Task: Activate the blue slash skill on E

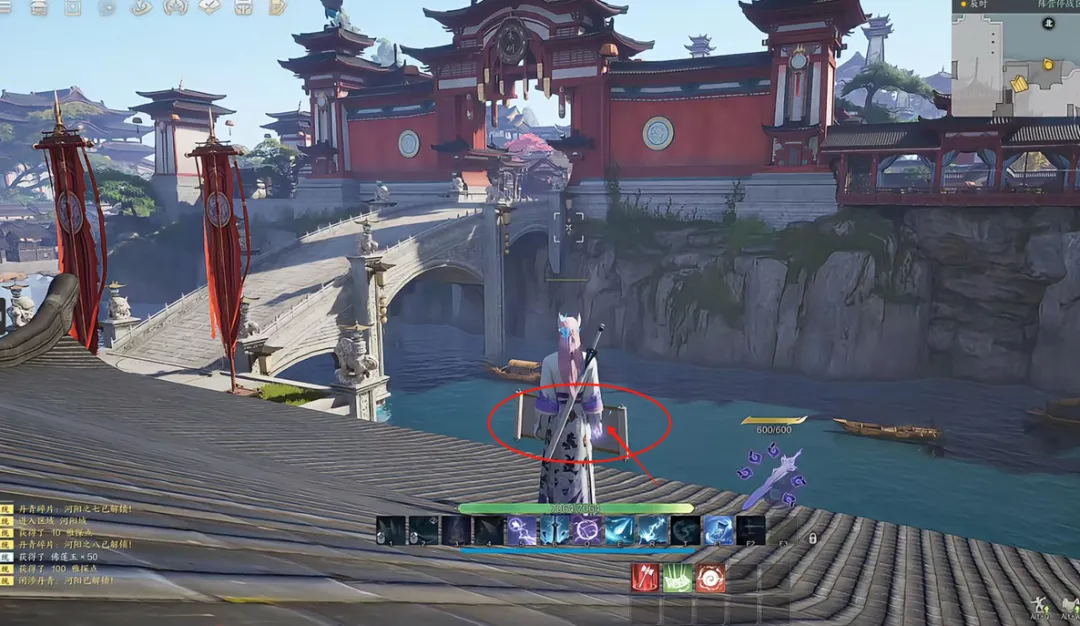Action: pyautogui.click(x=619, y=531)
